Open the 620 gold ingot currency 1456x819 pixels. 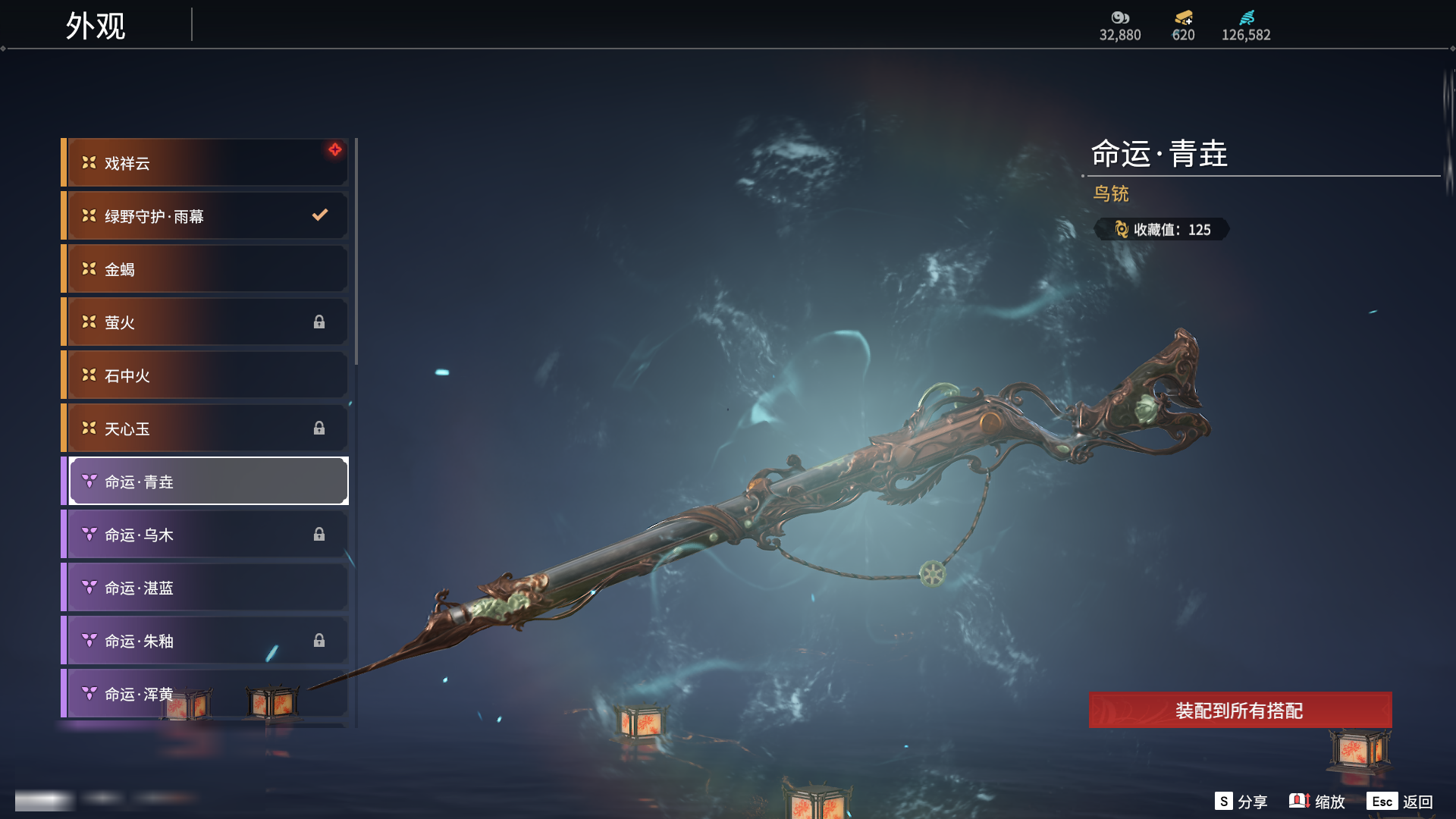click(1183, 26)
